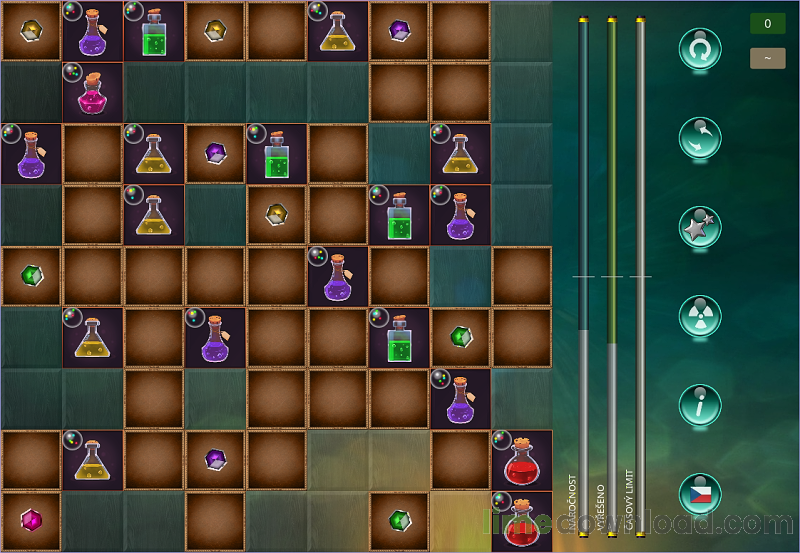The width and height of the screenshot is (800, 553).
Task: Select the pink potion tile
Action: pos(93,92)
